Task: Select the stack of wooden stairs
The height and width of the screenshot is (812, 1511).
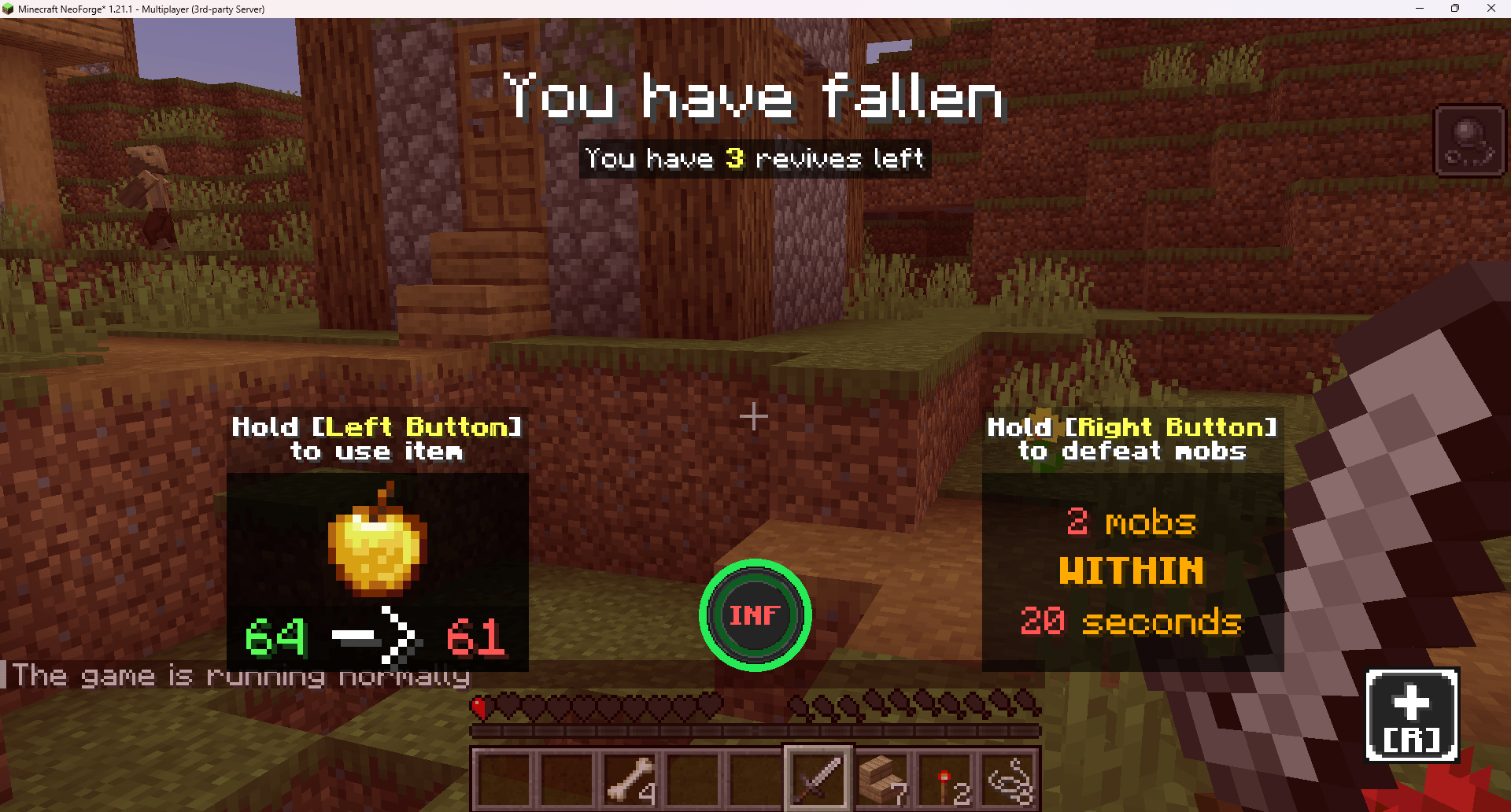Action: (x=881, y=779)
